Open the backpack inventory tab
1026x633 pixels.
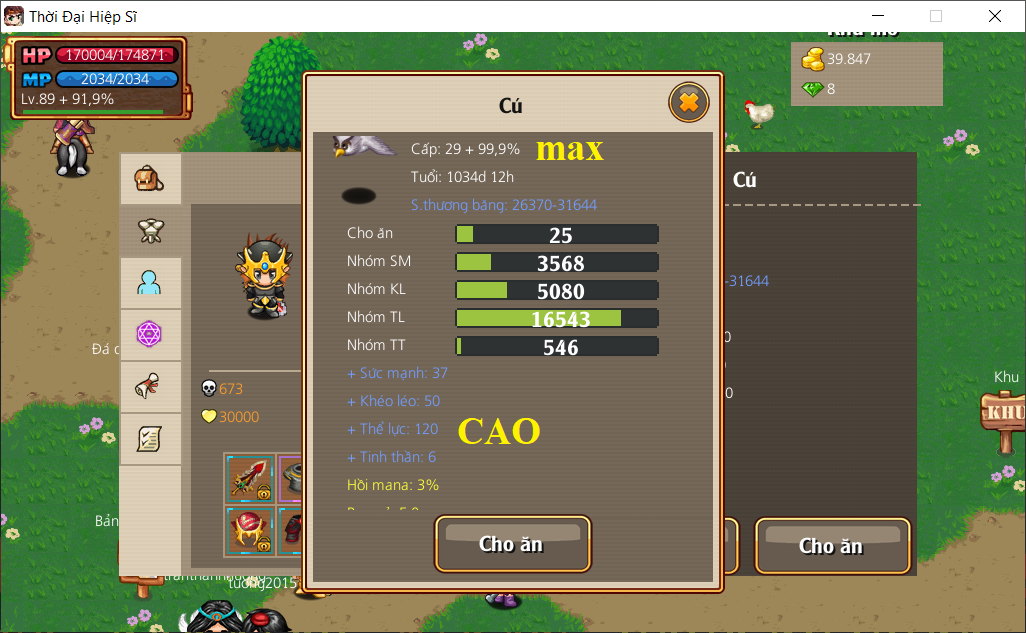point(150,180)
